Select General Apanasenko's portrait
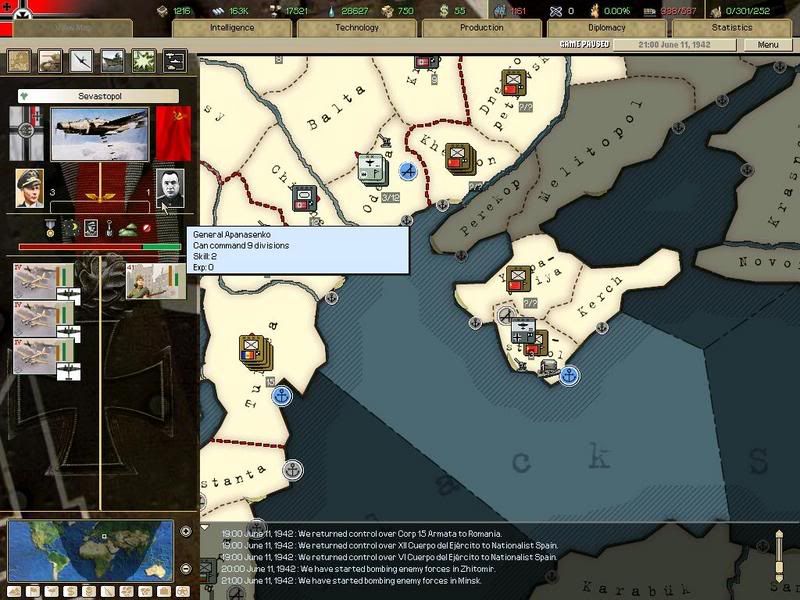This screenshot has height=600, width=800. [x=170, y=188]
